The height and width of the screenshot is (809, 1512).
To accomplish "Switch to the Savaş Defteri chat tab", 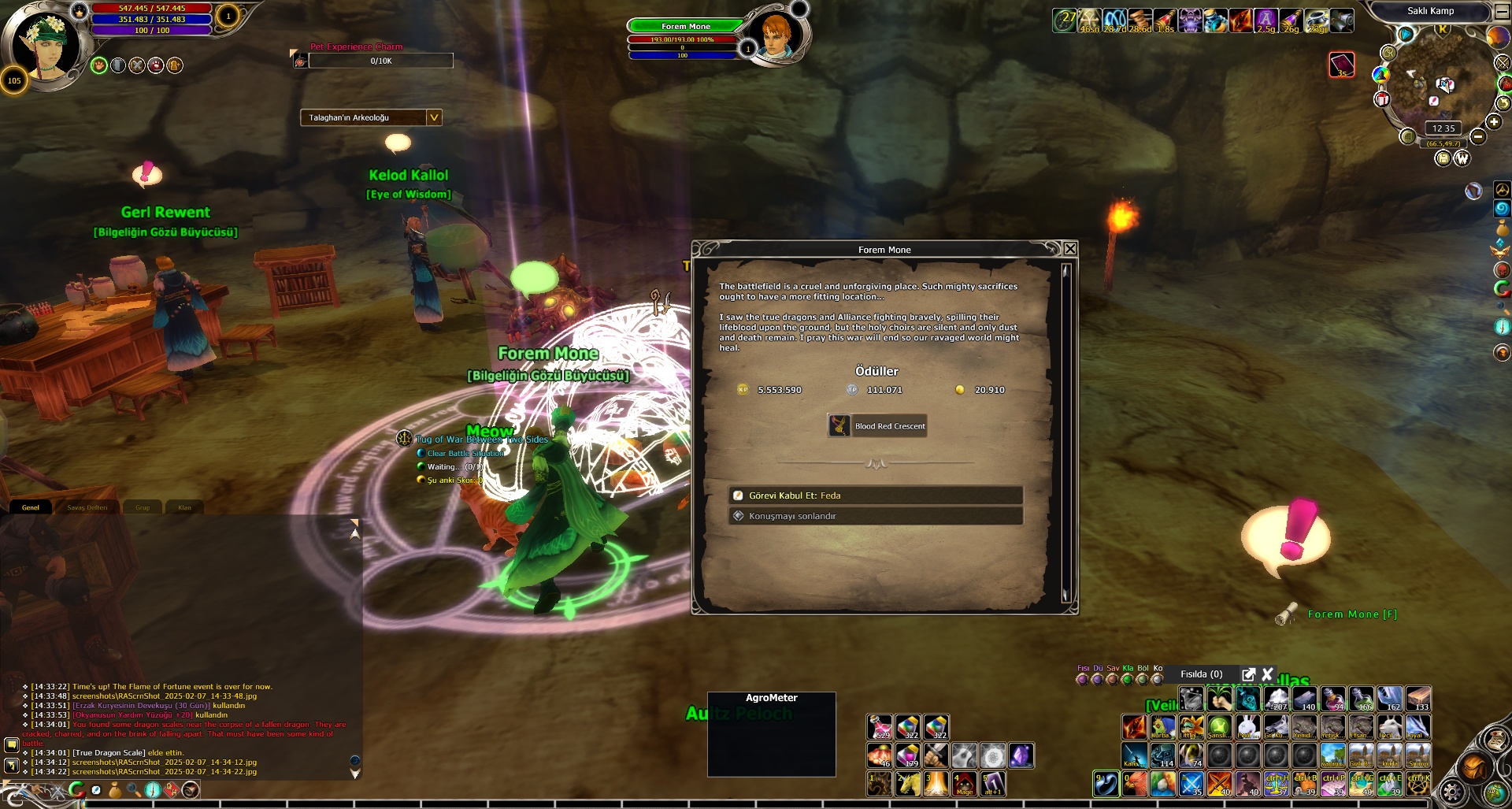I will click(x=87, y=507).
